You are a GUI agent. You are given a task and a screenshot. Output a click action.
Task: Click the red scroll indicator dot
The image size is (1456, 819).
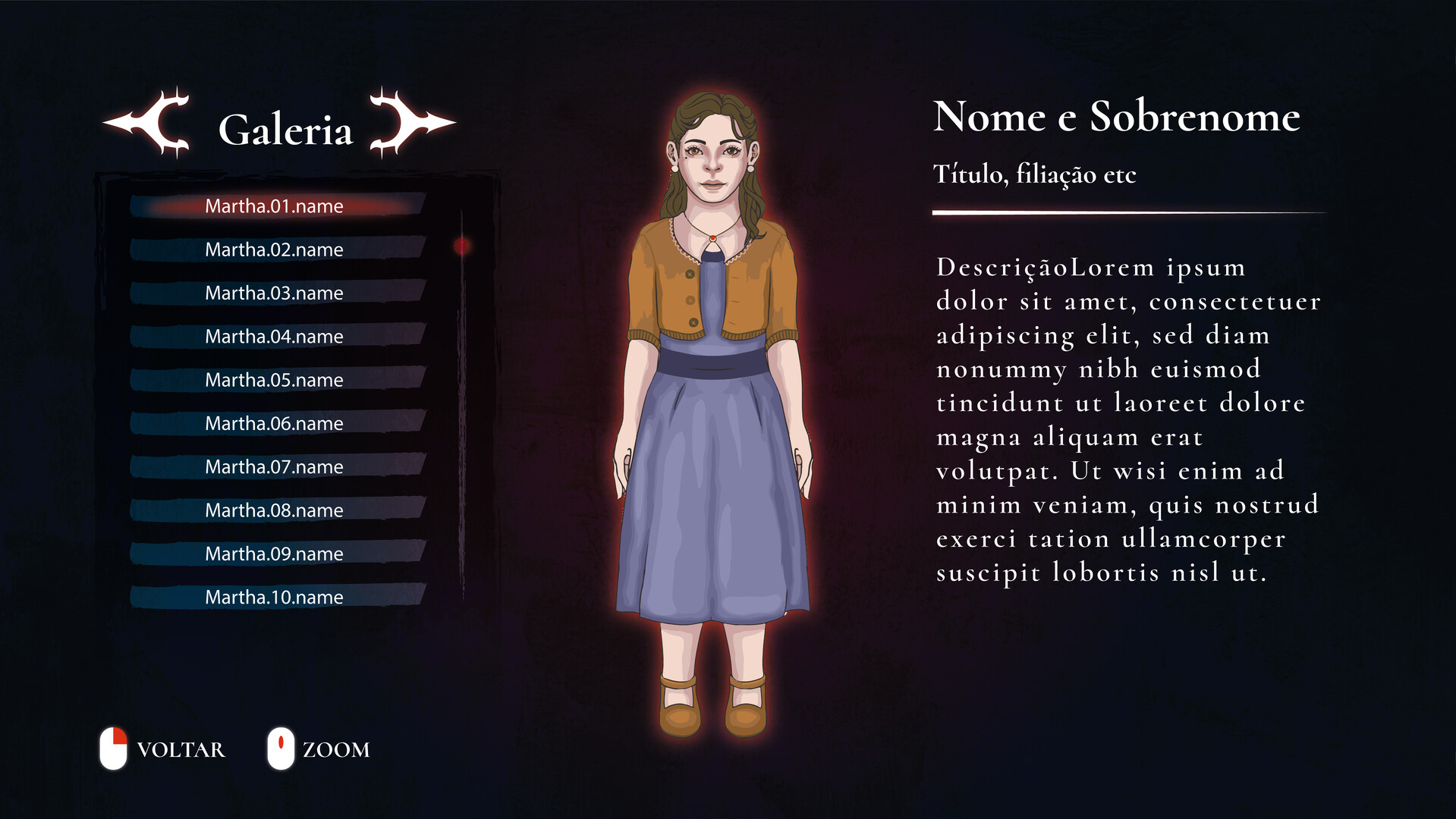(462, 245)
